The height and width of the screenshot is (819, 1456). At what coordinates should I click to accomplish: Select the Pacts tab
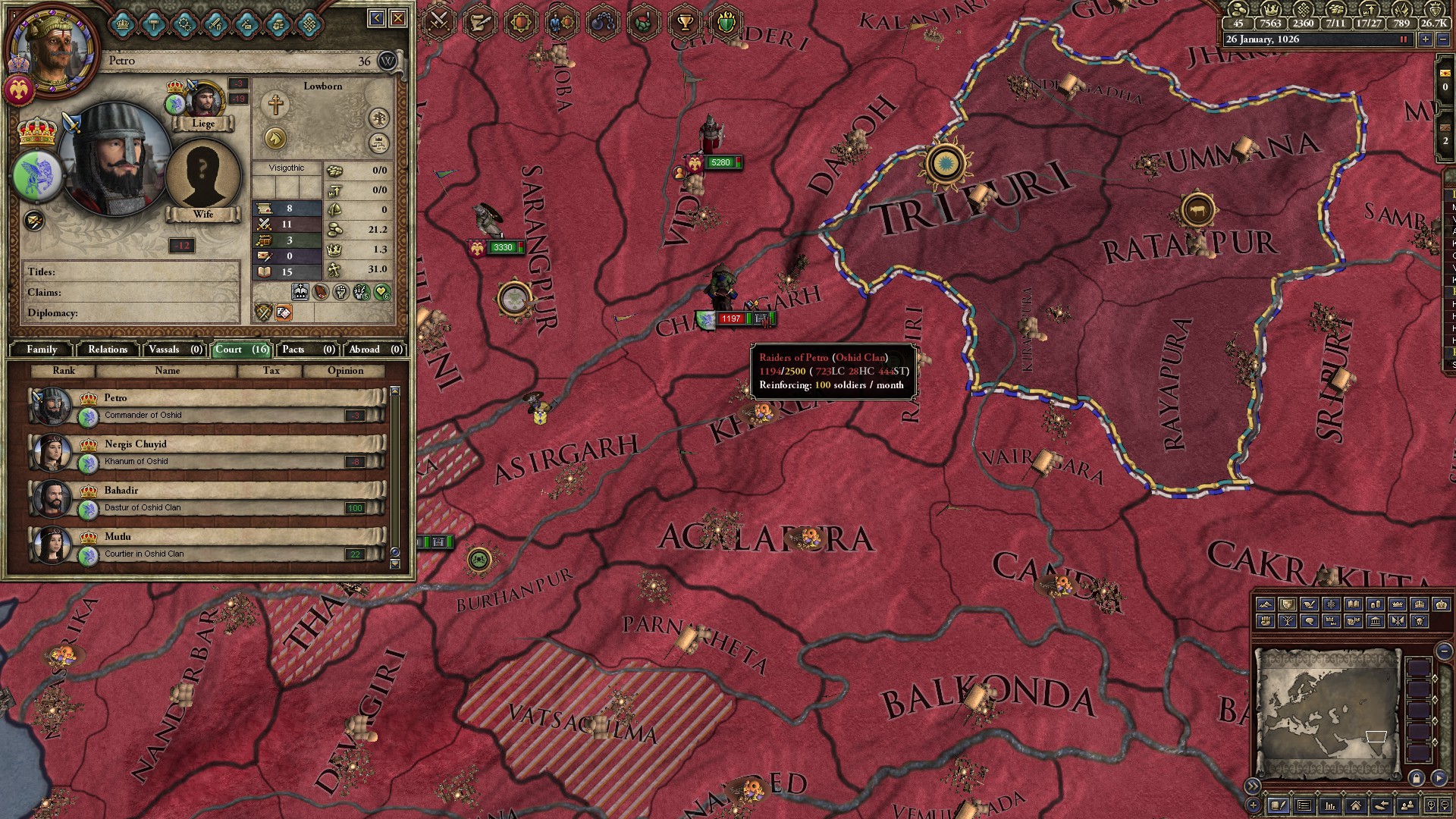click(x=308, y=349)
